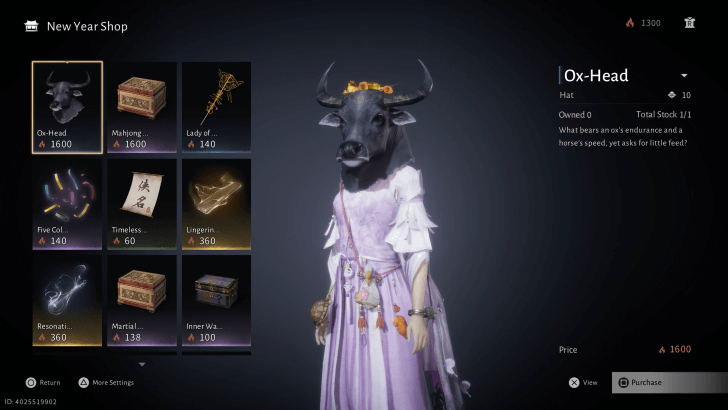Screen dimensions: 728x410
Task: Pick the Martial chest priced 138
Action: click(x=142, y=301)
